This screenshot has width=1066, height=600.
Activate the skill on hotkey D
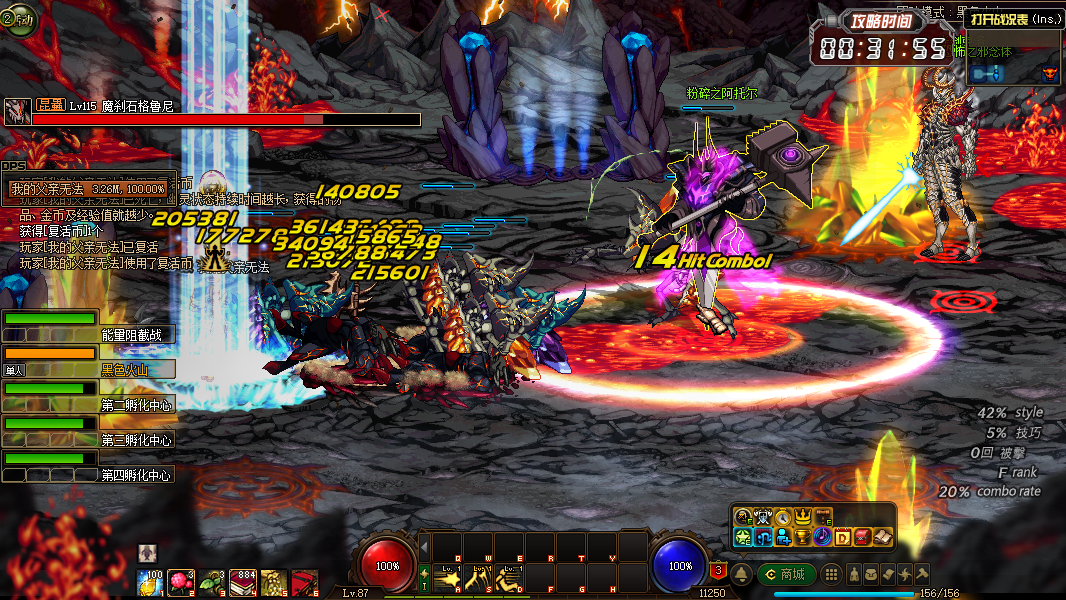pyautogui.click(x=510, y=579)
